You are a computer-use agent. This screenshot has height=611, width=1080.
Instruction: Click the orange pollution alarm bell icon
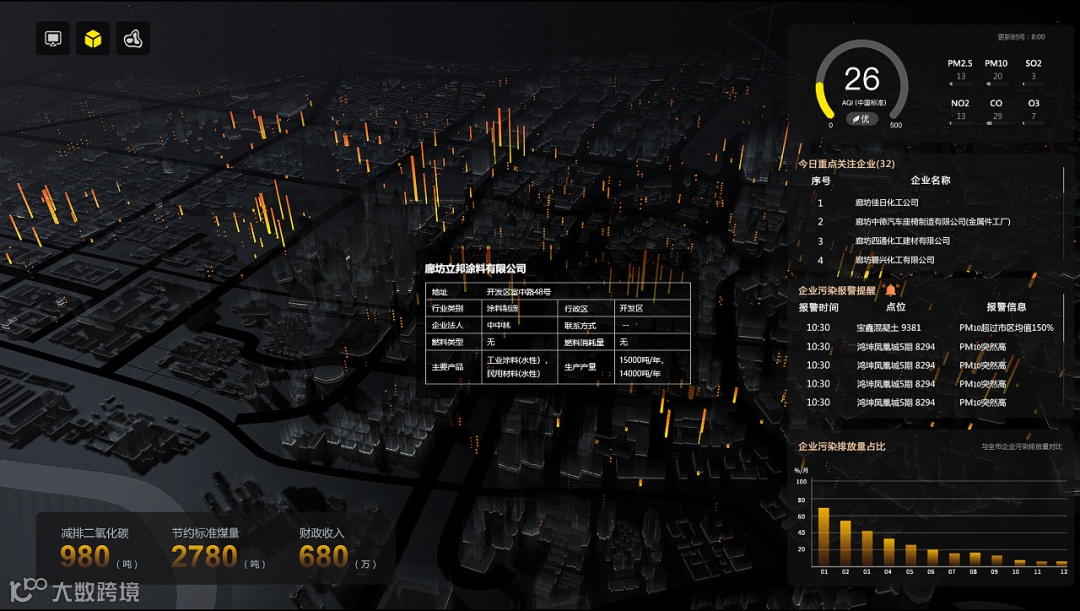pos(891,290)
